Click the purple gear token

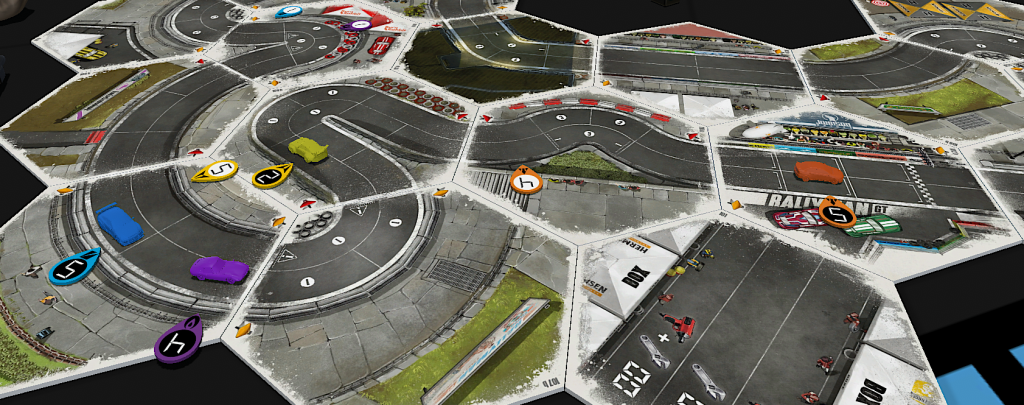click(x=178, y=341)
